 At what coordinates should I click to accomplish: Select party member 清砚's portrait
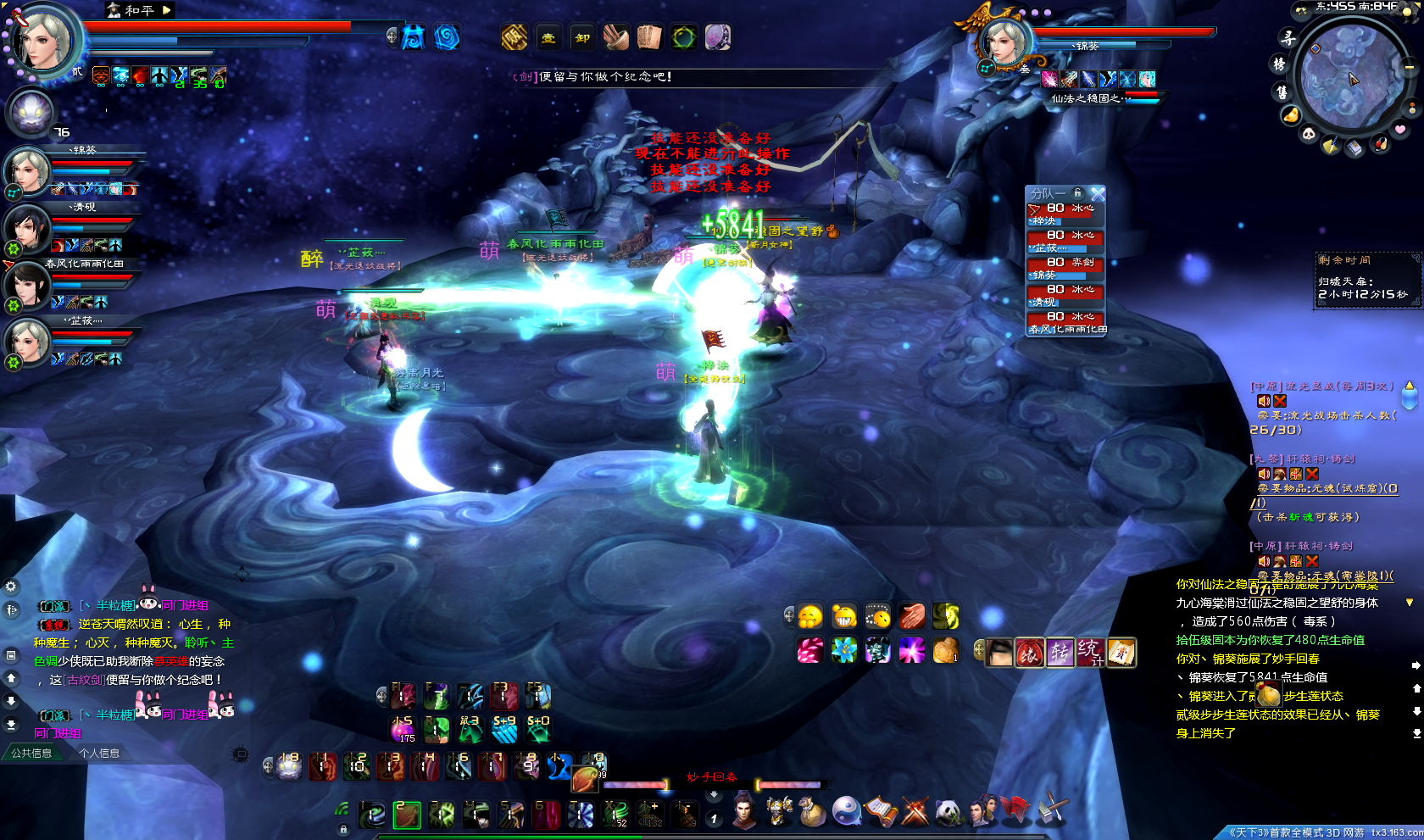[x=27, y=229]
